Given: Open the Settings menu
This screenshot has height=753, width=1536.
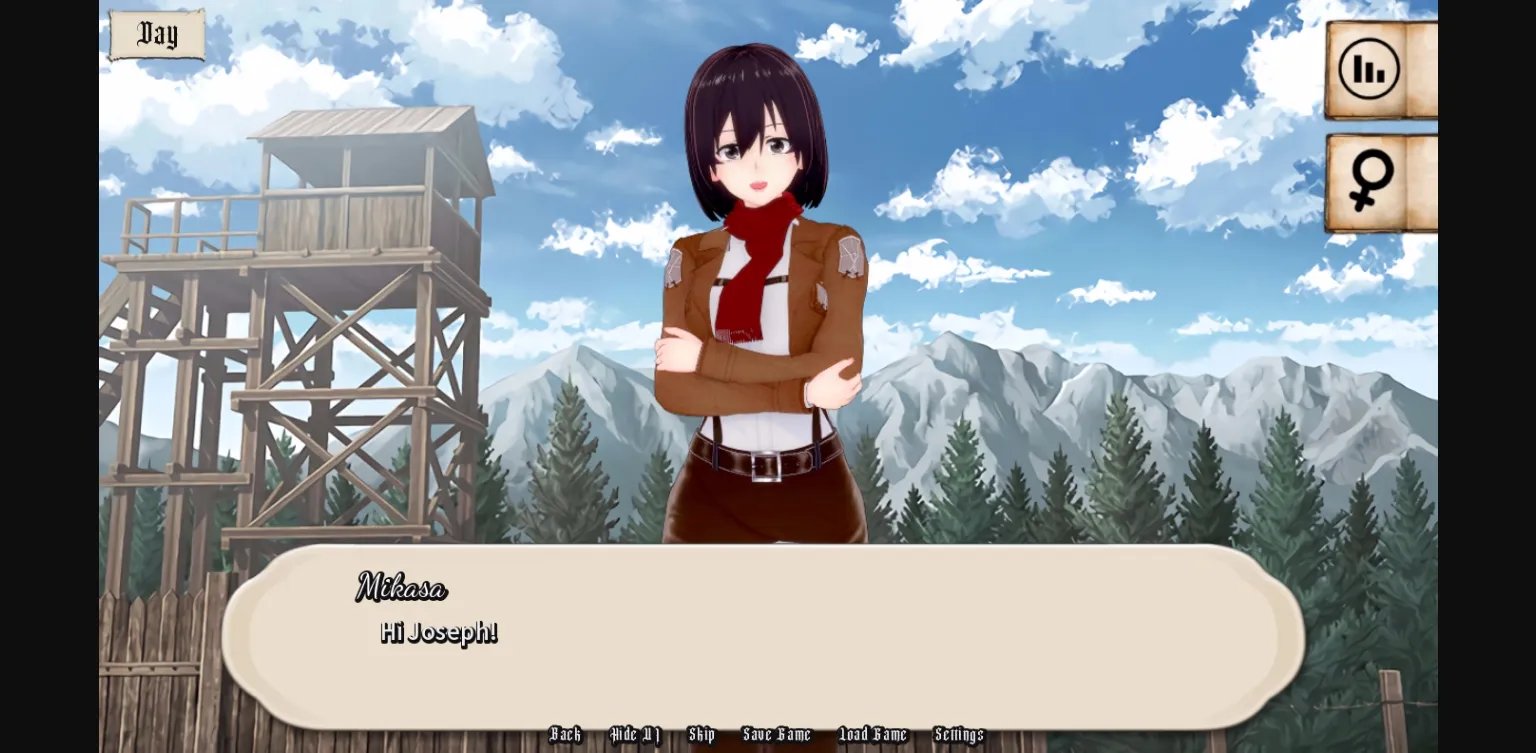Looking at the screenshot, I should (x=958, y=735).
